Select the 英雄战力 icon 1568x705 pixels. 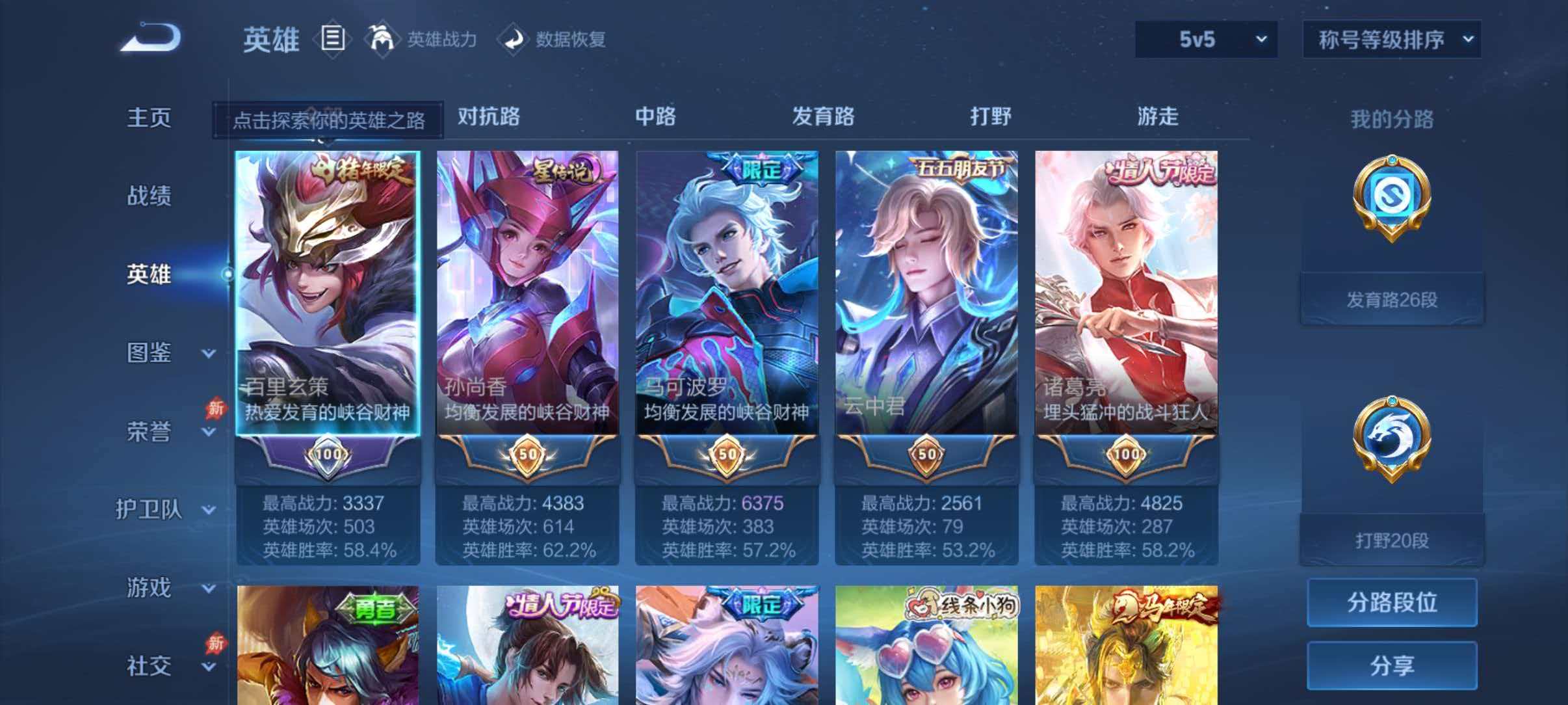pyautogui.click(x=384, y=39)
